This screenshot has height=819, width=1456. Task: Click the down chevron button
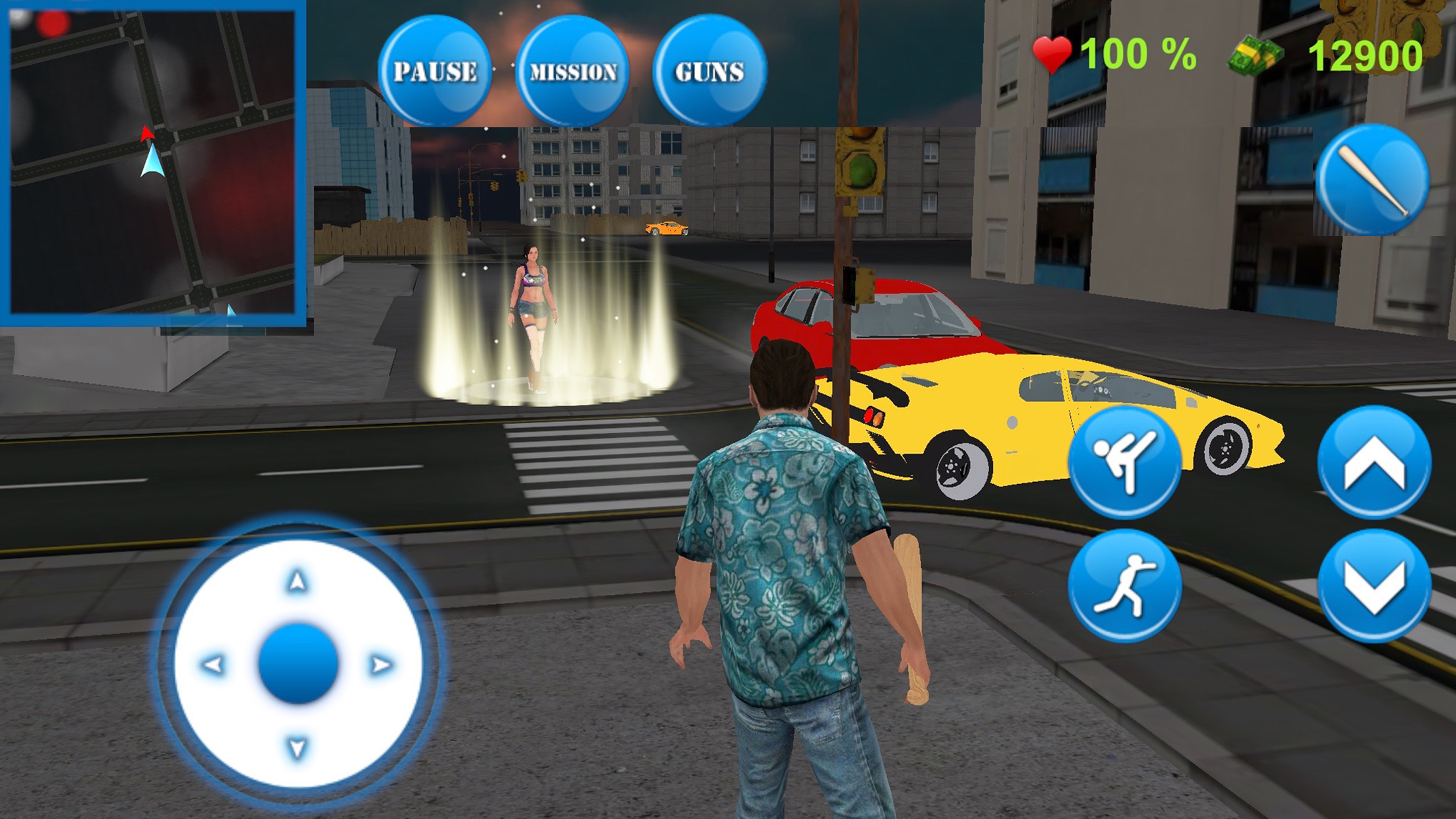(x=1374, y=586)
